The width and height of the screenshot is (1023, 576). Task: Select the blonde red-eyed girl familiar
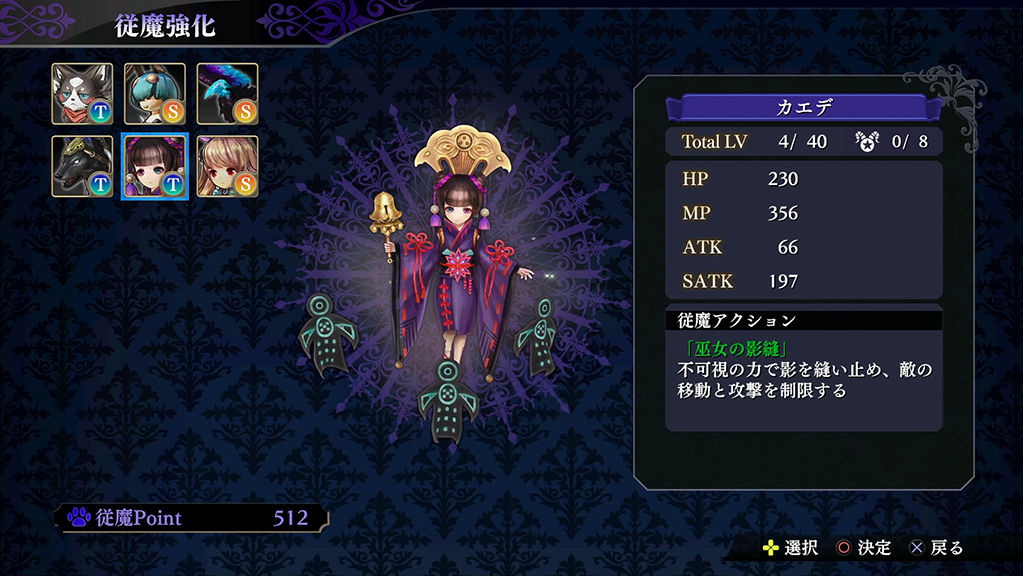point(227,166)
